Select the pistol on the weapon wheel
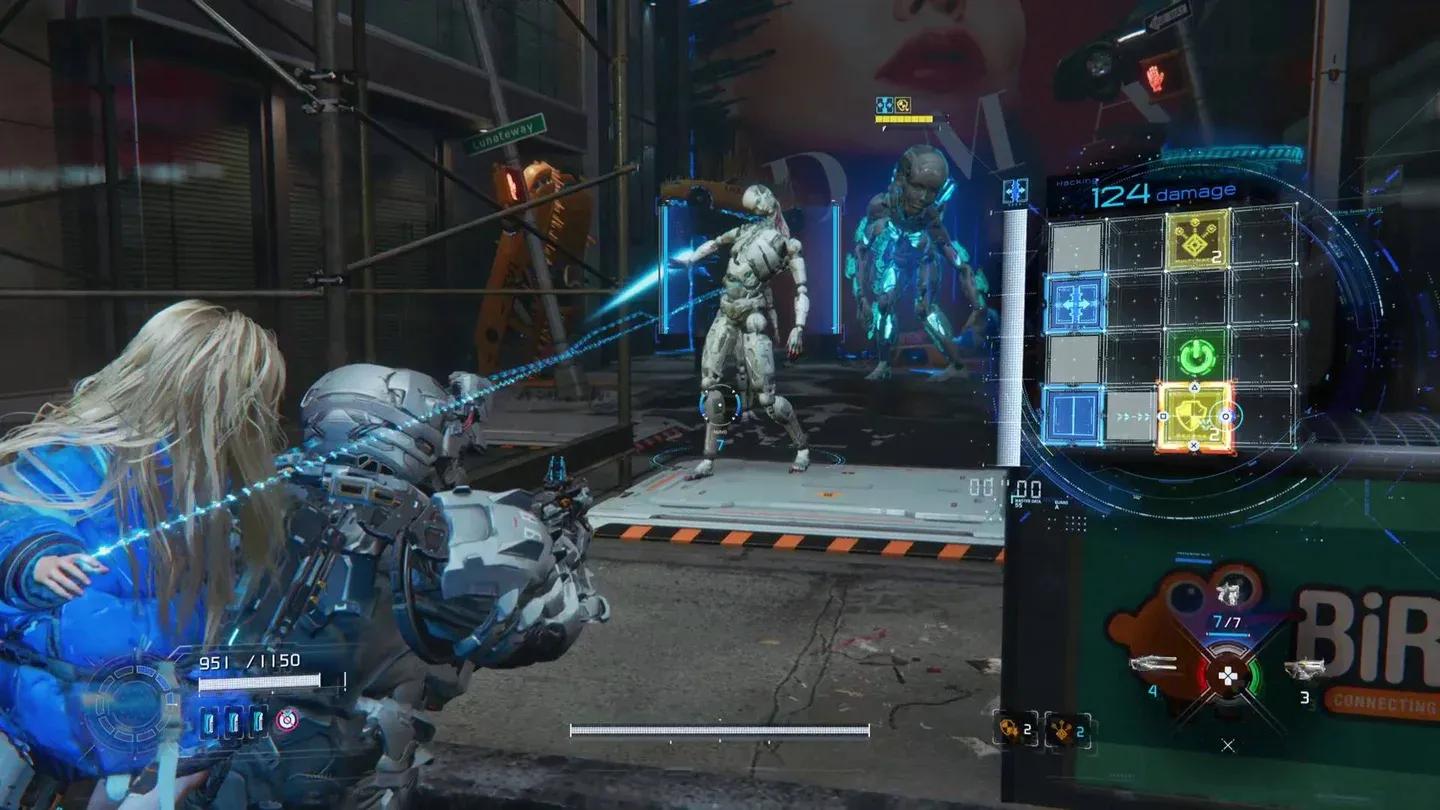 pos(1306,669)
